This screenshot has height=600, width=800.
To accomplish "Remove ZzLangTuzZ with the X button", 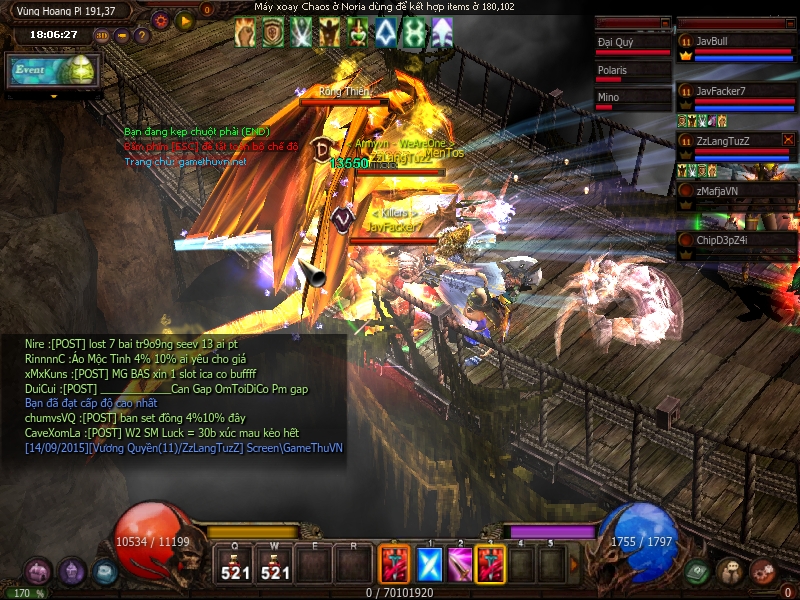I will pyautogui.click(x=788, y=140).
